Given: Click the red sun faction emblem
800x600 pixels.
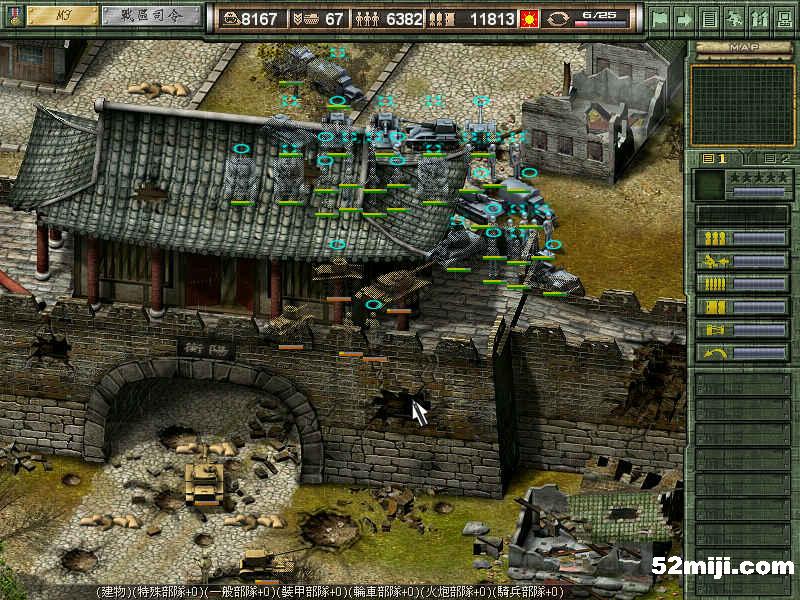Looking at the screenshot, I should click(x=531, y=19).
